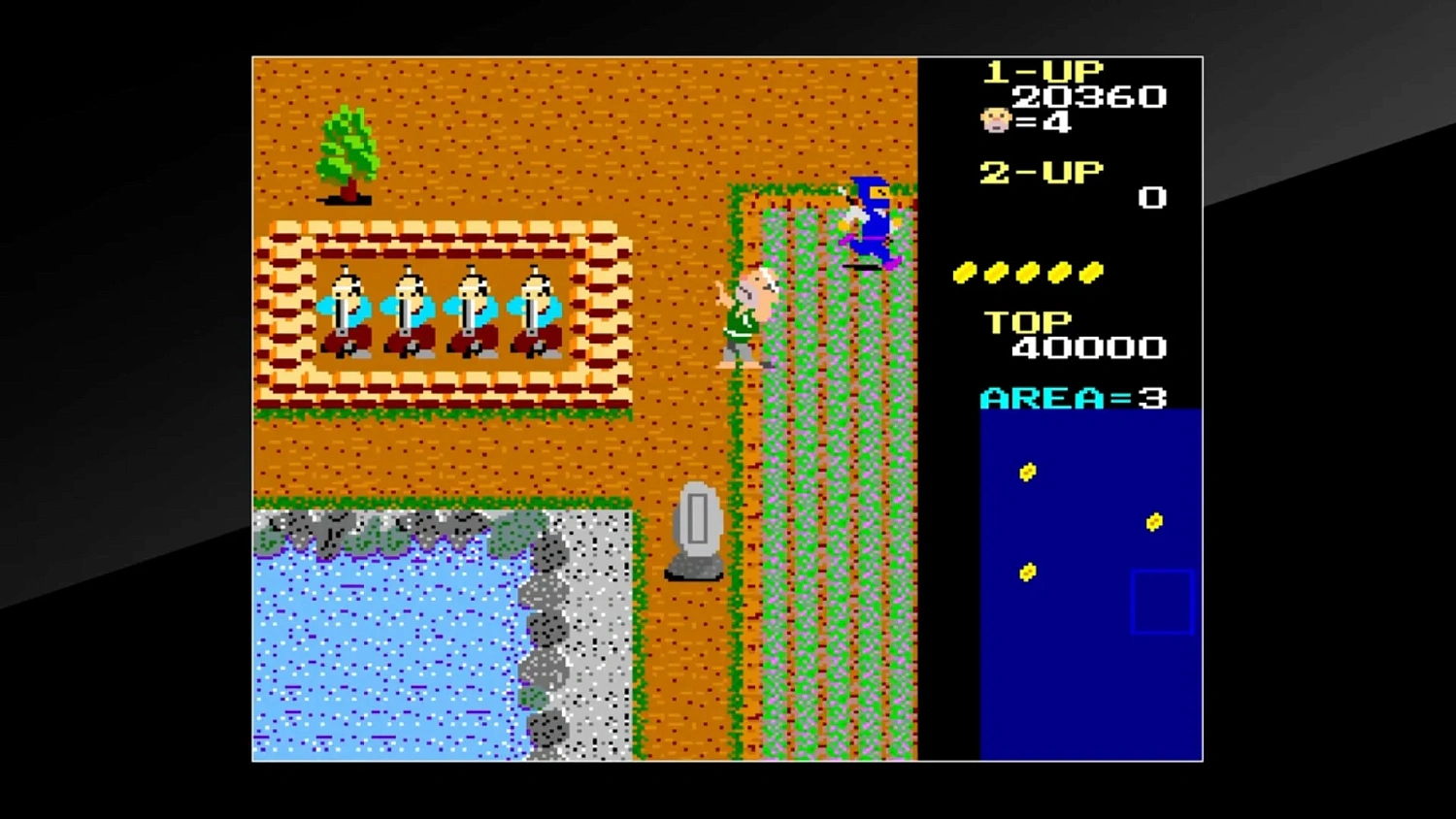Select the 2-UP label
This screenshot has width=1456, height=819.
[1041, 173]
